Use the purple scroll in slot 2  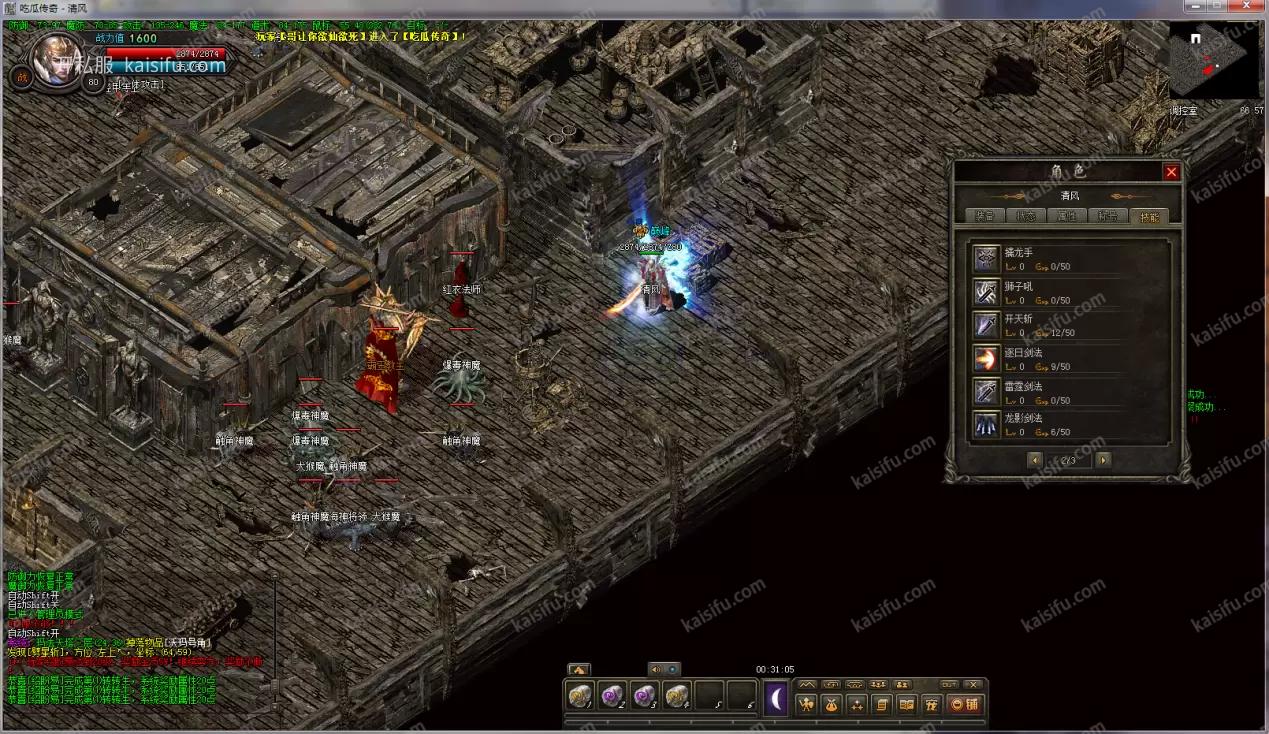point(612,696)
